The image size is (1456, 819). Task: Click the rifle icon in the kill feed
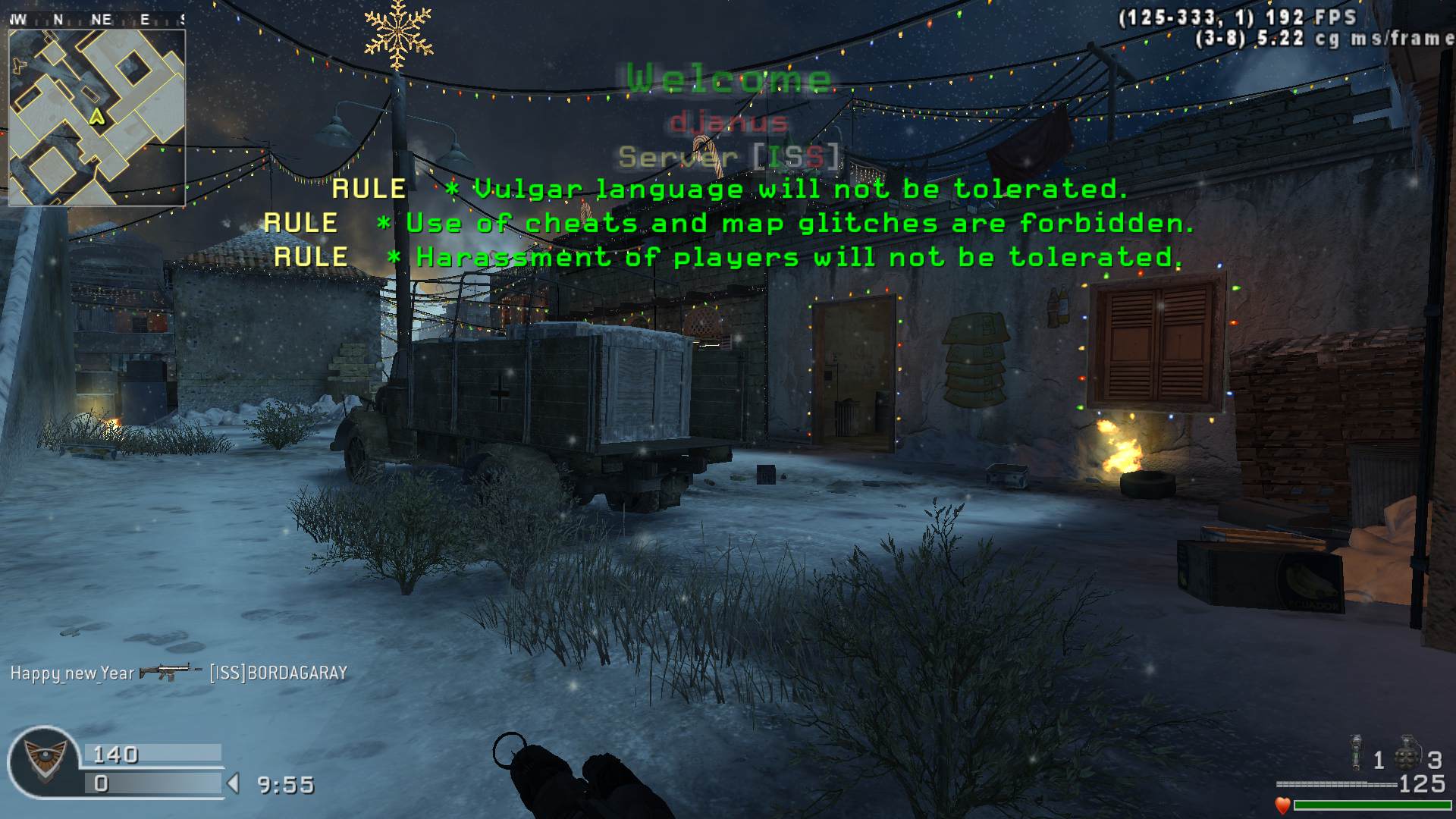point(170,672)
